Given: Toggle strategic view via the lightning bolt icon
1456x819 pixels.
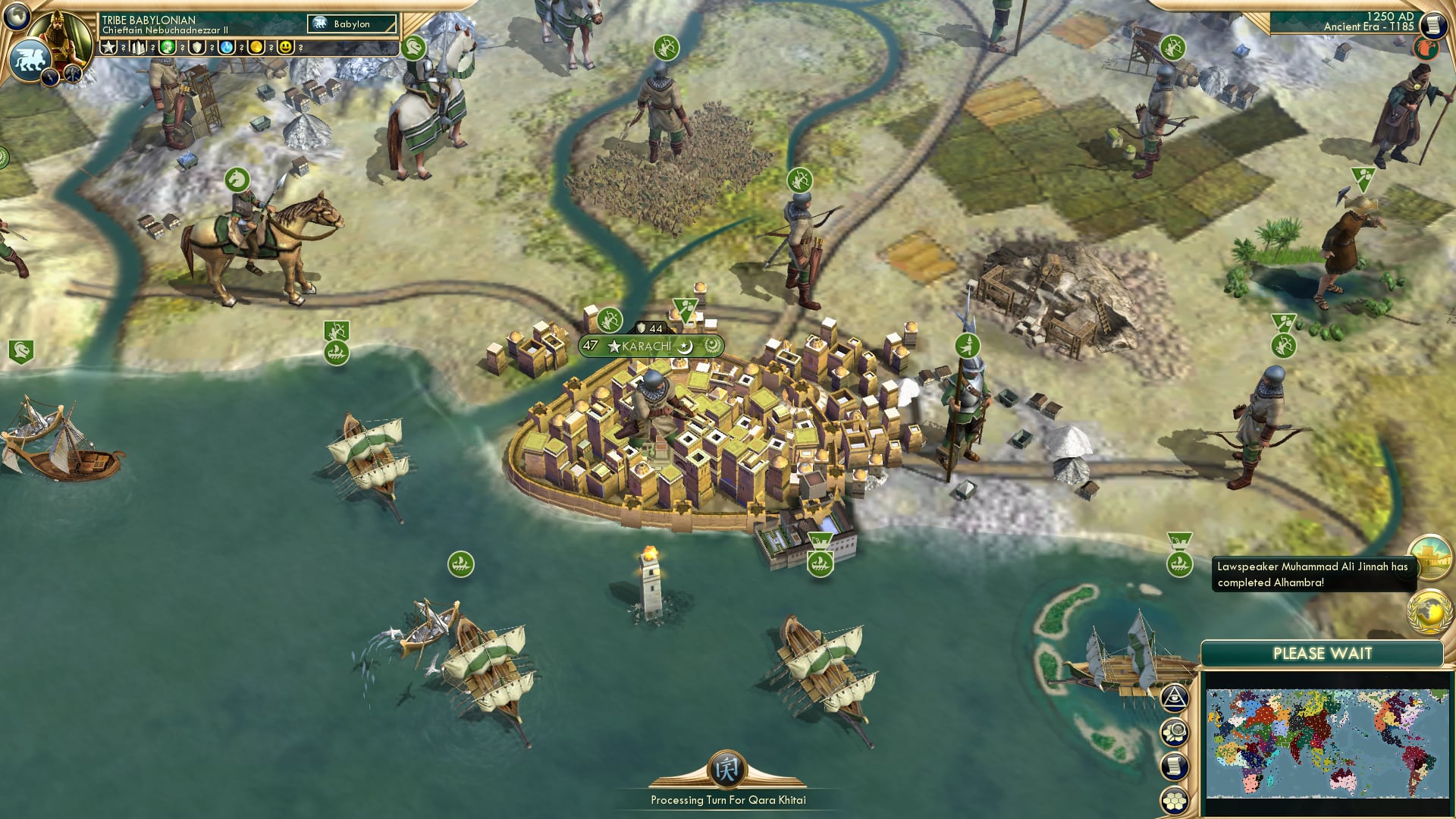Looking at the screenshot, I should (x=49, y=77).
